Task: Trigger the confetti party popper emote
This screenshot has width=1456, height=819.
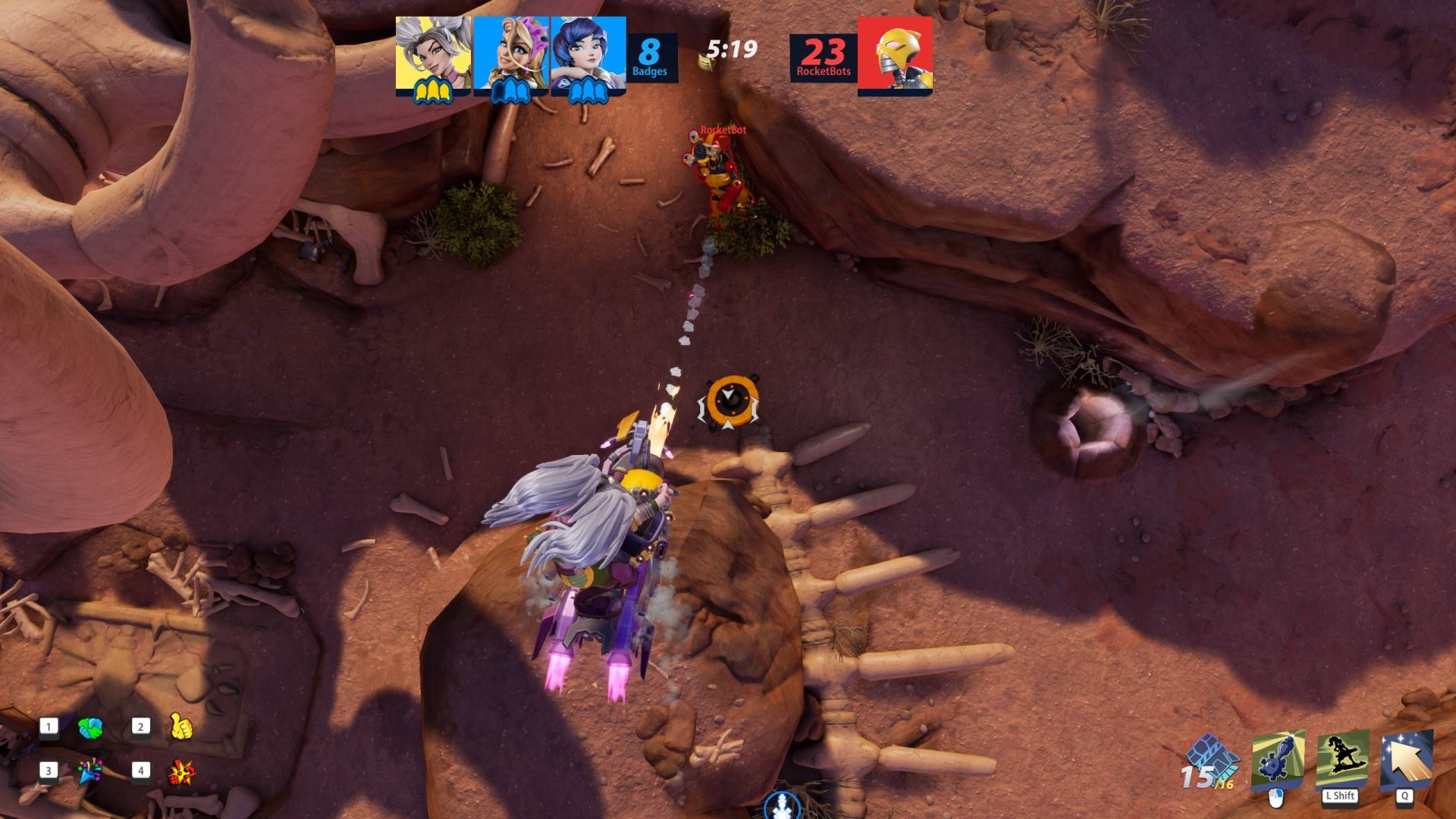Action: tap(90, 771)
